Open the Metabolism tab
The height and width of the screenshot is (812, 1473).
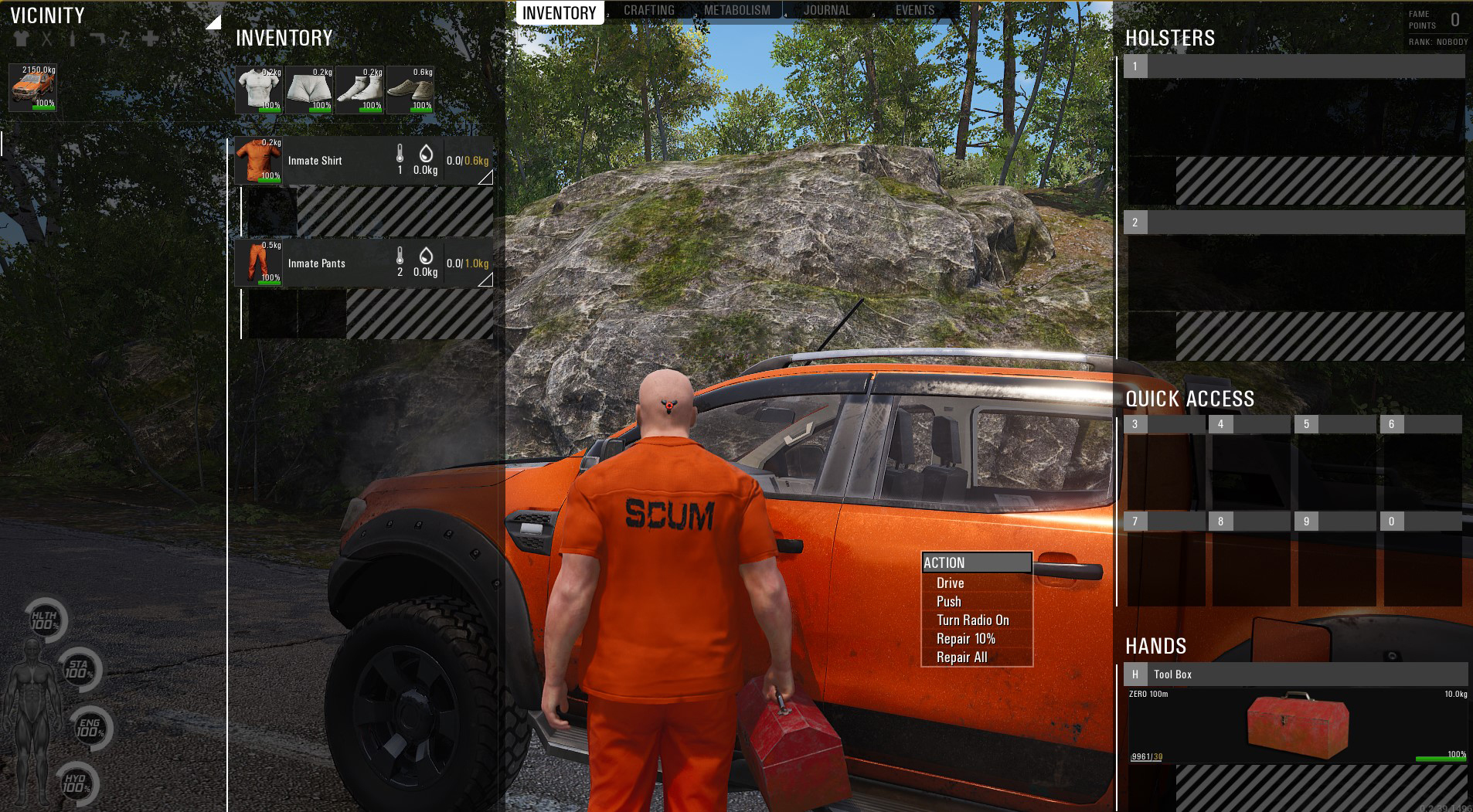[736, 11]
